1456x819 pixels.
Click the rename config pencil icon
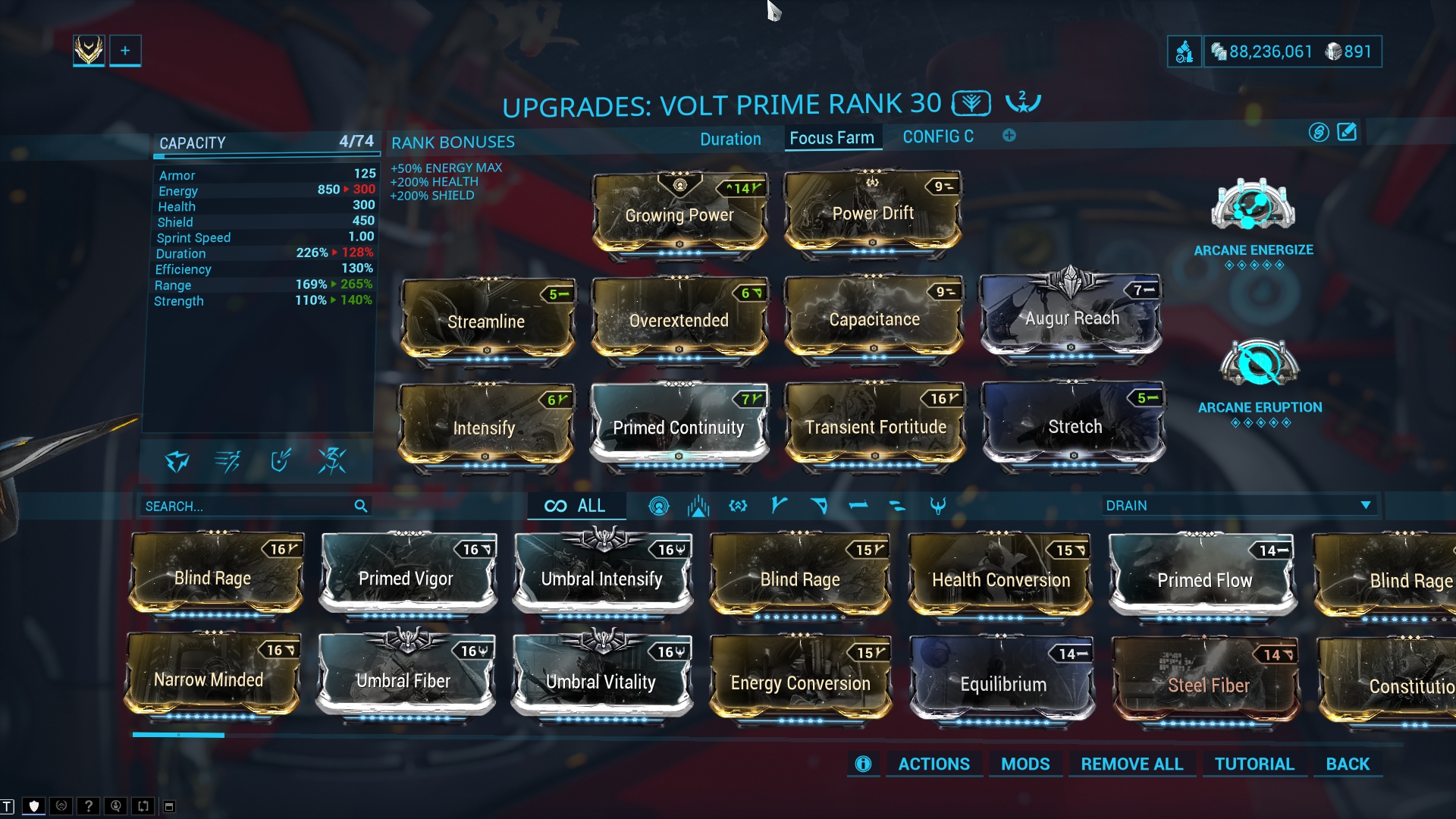point(1347,133)
